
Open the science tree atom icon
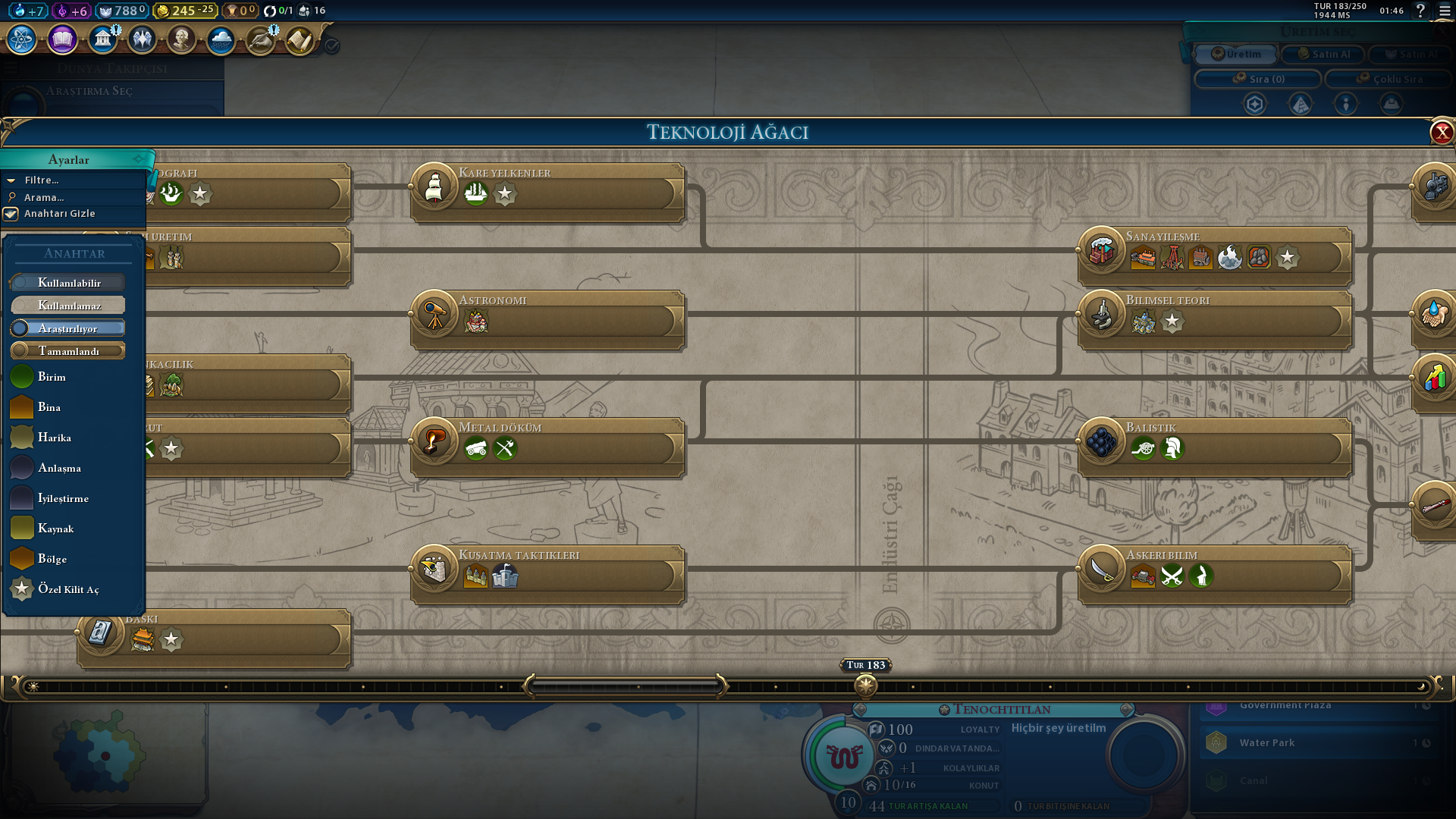(x=22, y=39)
